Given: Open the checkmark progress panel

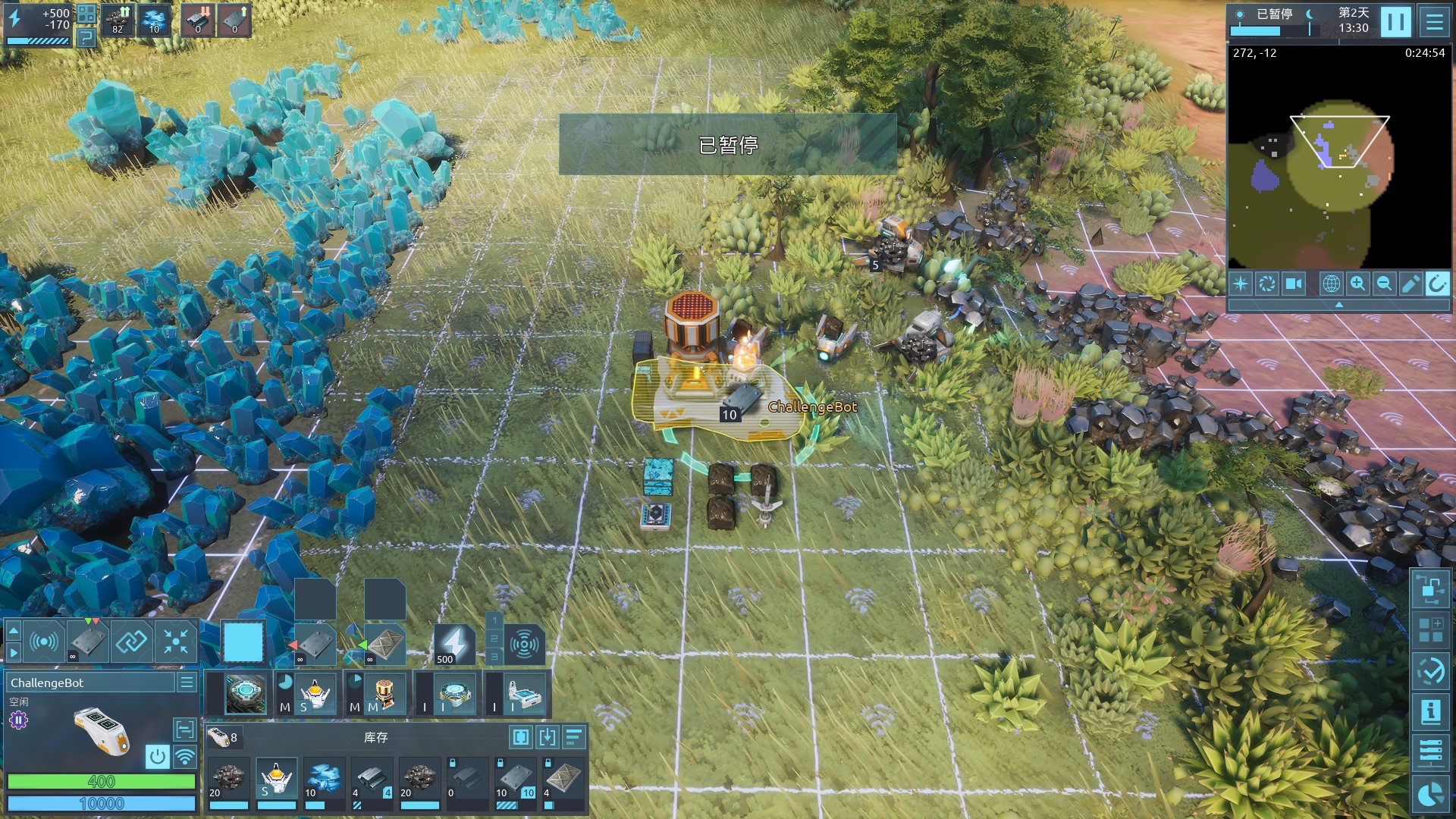Looking at the screenshot, I should [x=1430, y=670].
